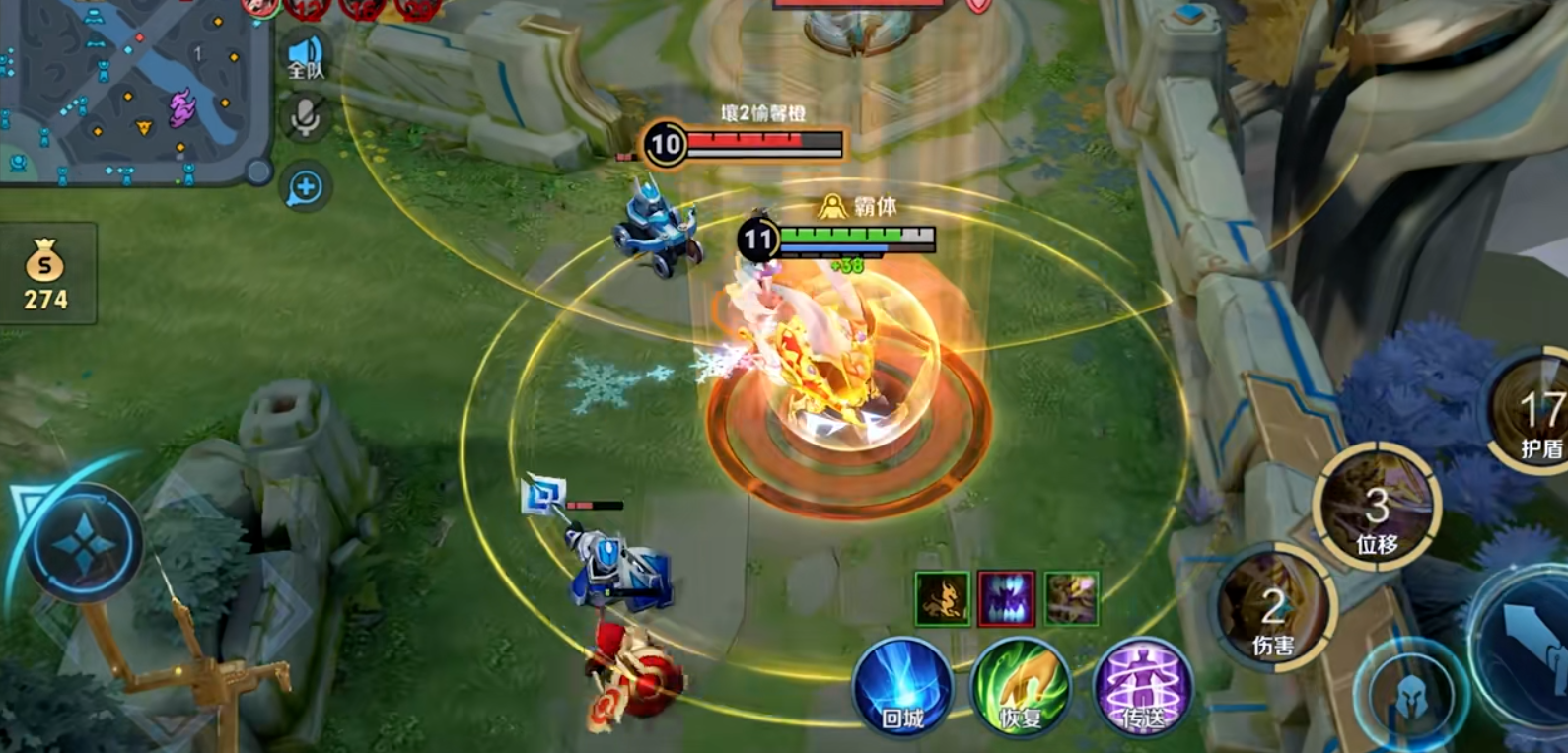Tap the movement joystick
The width and height of the screenshot is (1568, 753).
pos(84,544)
